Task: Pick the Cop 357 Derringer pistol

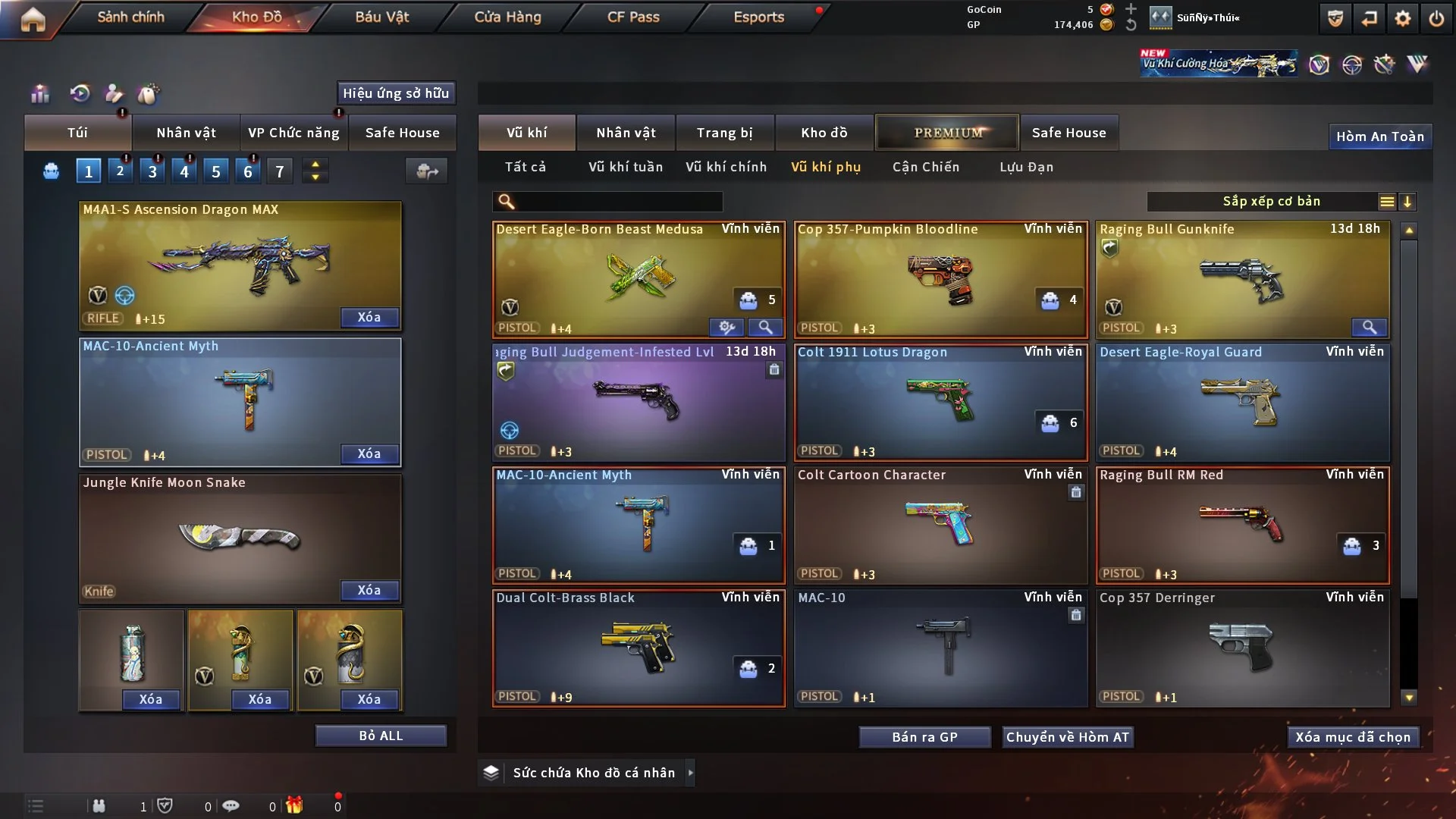Action: tap(1242, 648)
